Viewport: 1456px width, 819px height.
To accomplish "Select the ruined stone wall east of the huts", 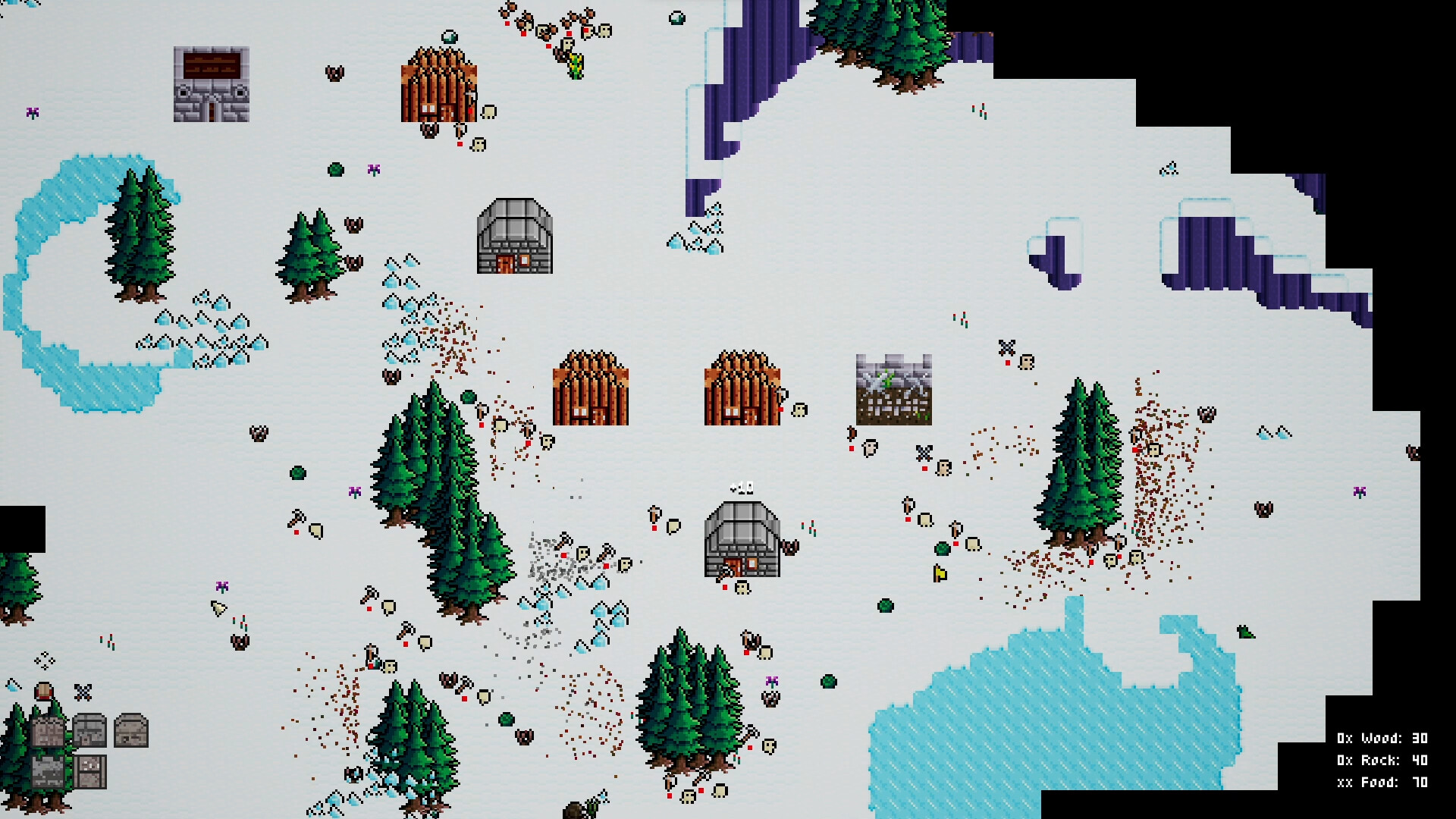I will [893, 391].
